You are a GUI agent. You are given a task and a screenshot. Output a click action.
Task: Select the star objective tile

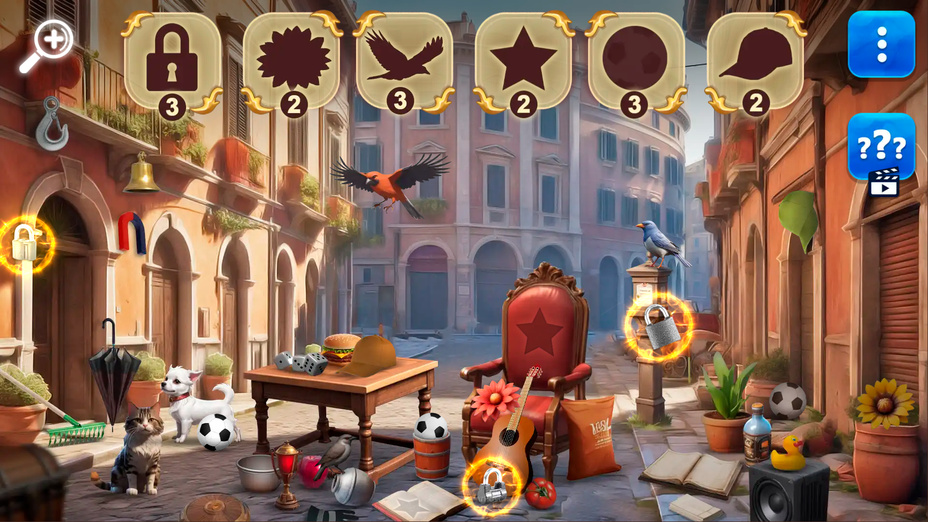523,61
